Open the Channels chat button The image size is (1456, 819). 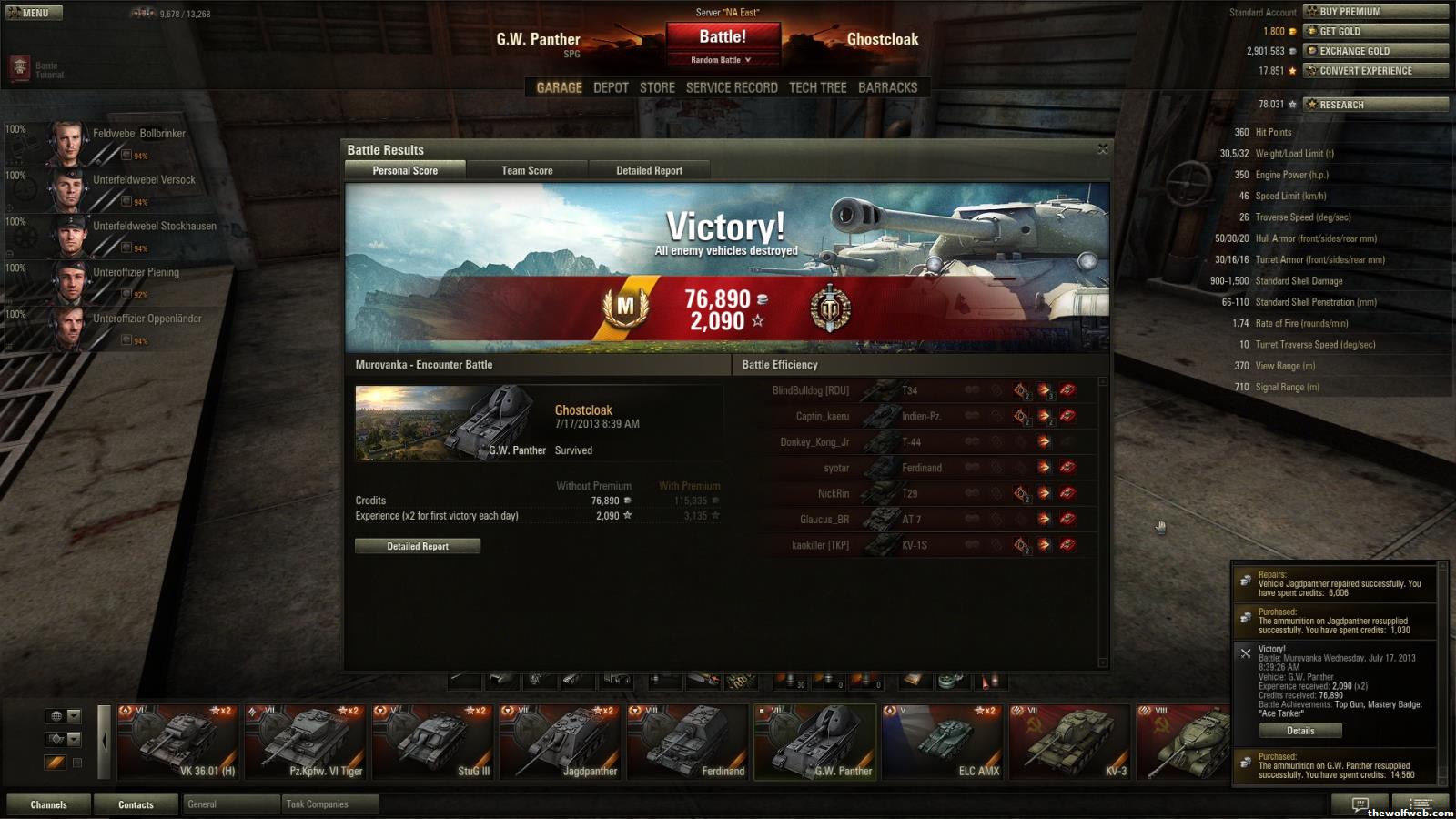(48, 804)
